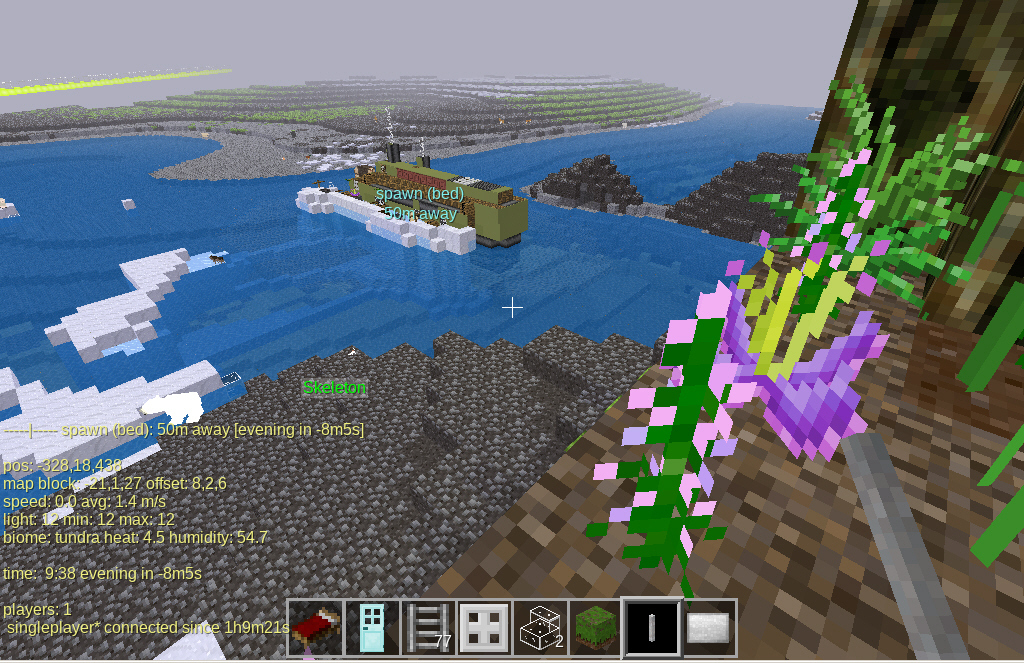Choose the light blue door slot
The width and height of the screenshot is (1024, 663).
(372, 628)
